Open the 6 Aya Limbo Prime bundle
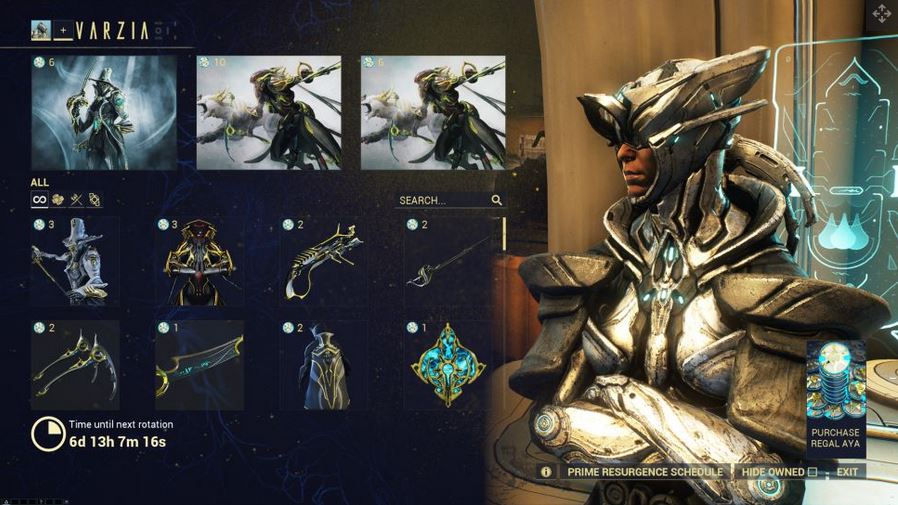The image size is (898, 505). [x=104, y=112]
